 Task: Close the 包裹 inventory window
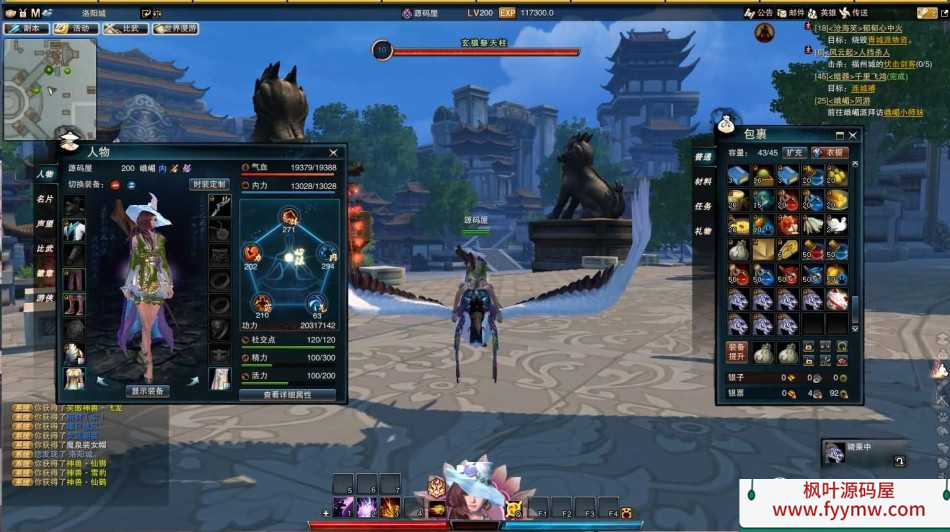tap(853, 135)
